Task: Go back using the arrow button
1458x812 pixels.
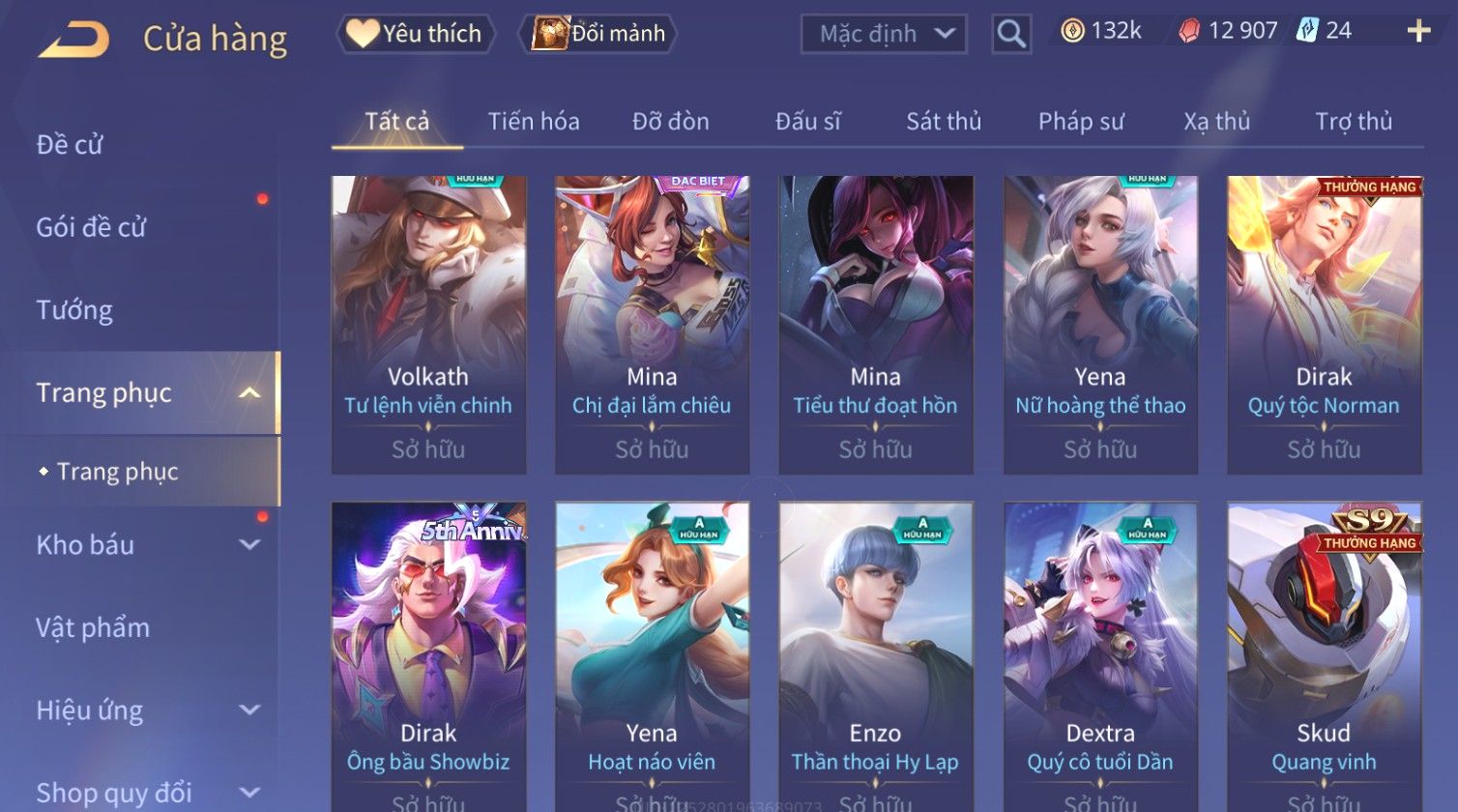Action: pyautogui.click(x=73, y=40)
